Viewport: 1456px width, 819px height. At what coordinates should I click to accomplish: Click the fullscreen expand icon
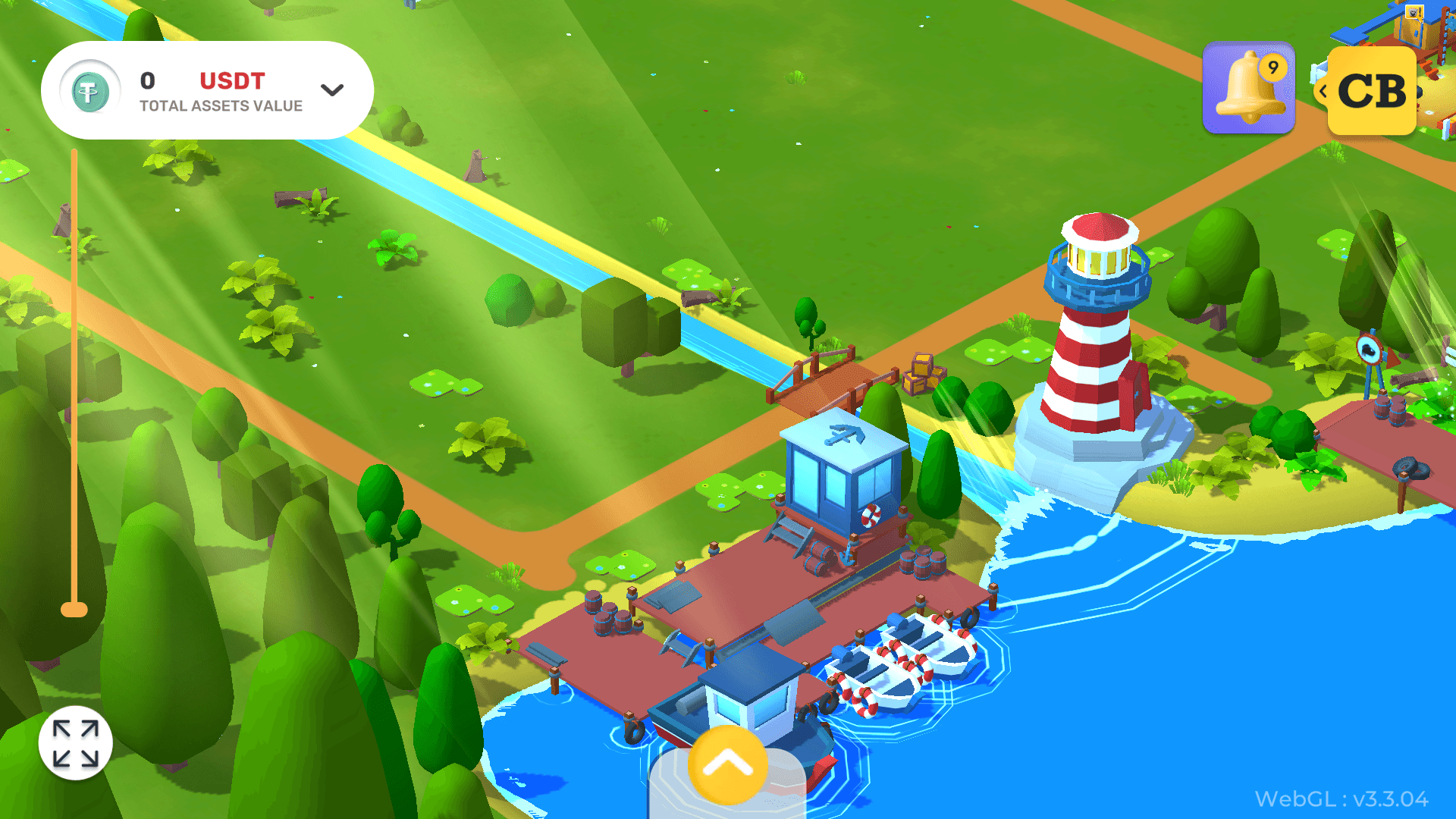click(x=77, y=742)
